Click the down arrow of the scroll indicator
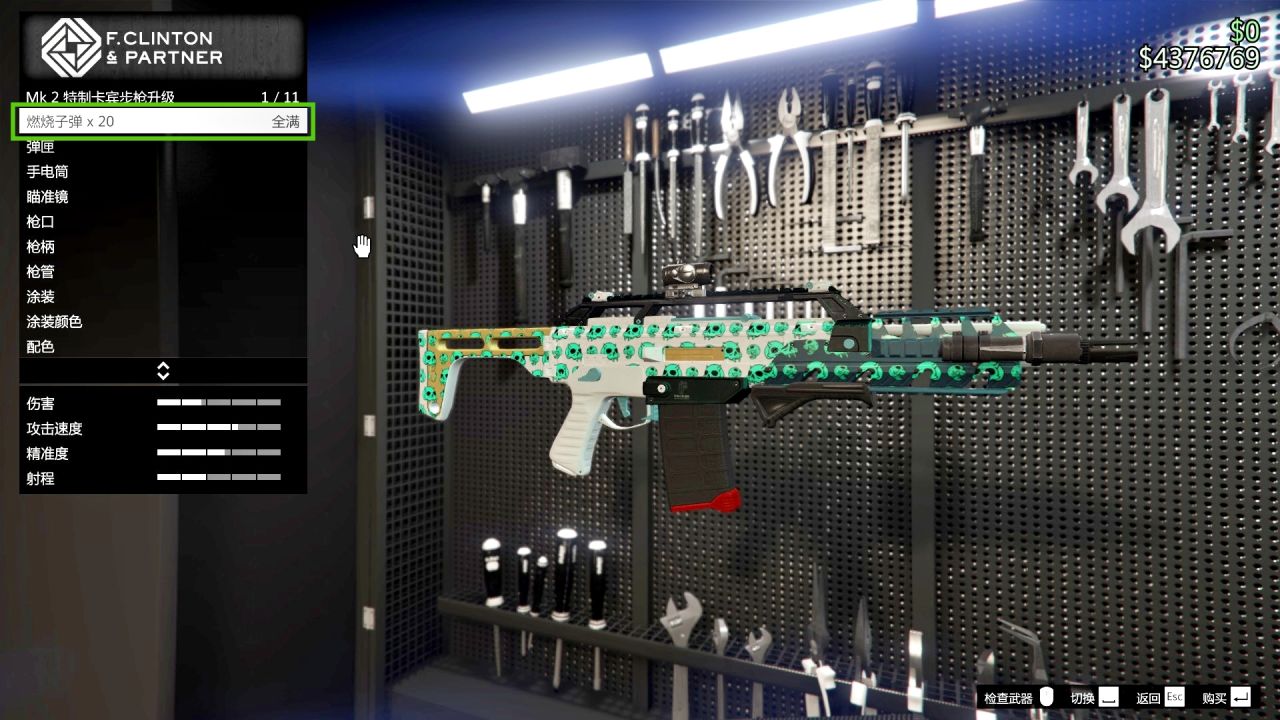1280x720 pixels. point(163,375)
